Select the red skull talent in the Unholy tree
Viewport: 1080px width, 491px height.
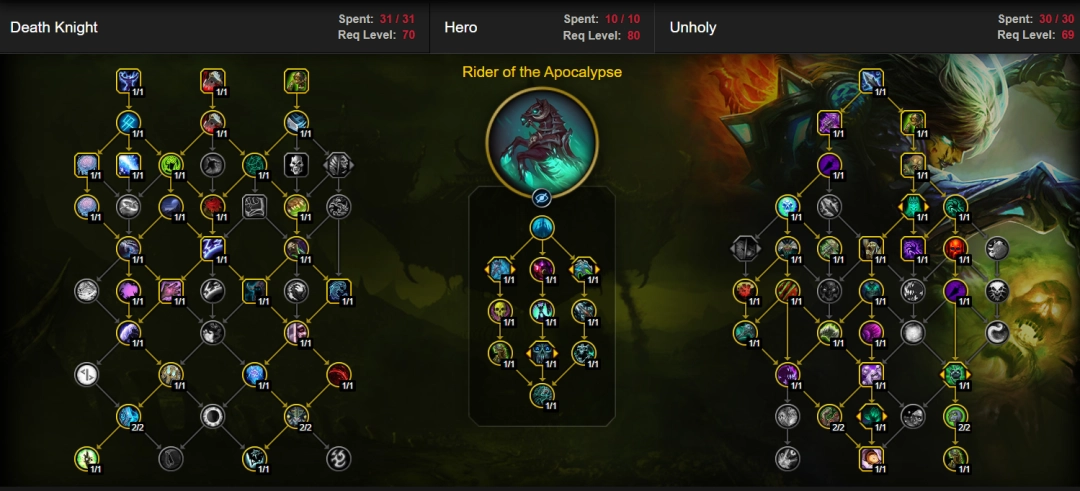click(x=955, y=248)
